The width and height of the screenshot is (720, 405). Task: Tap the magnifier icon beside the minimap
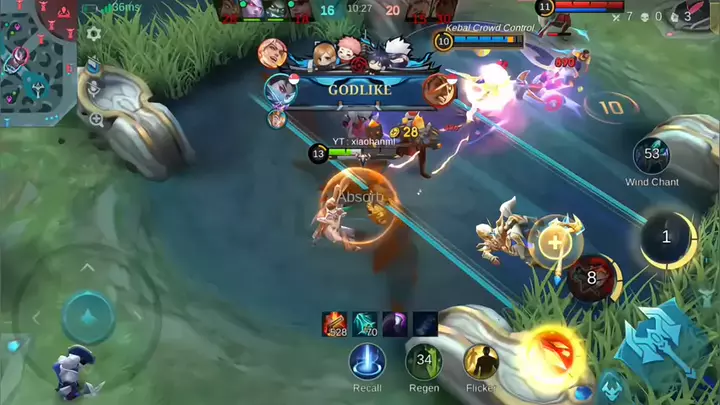click(96, 118)
